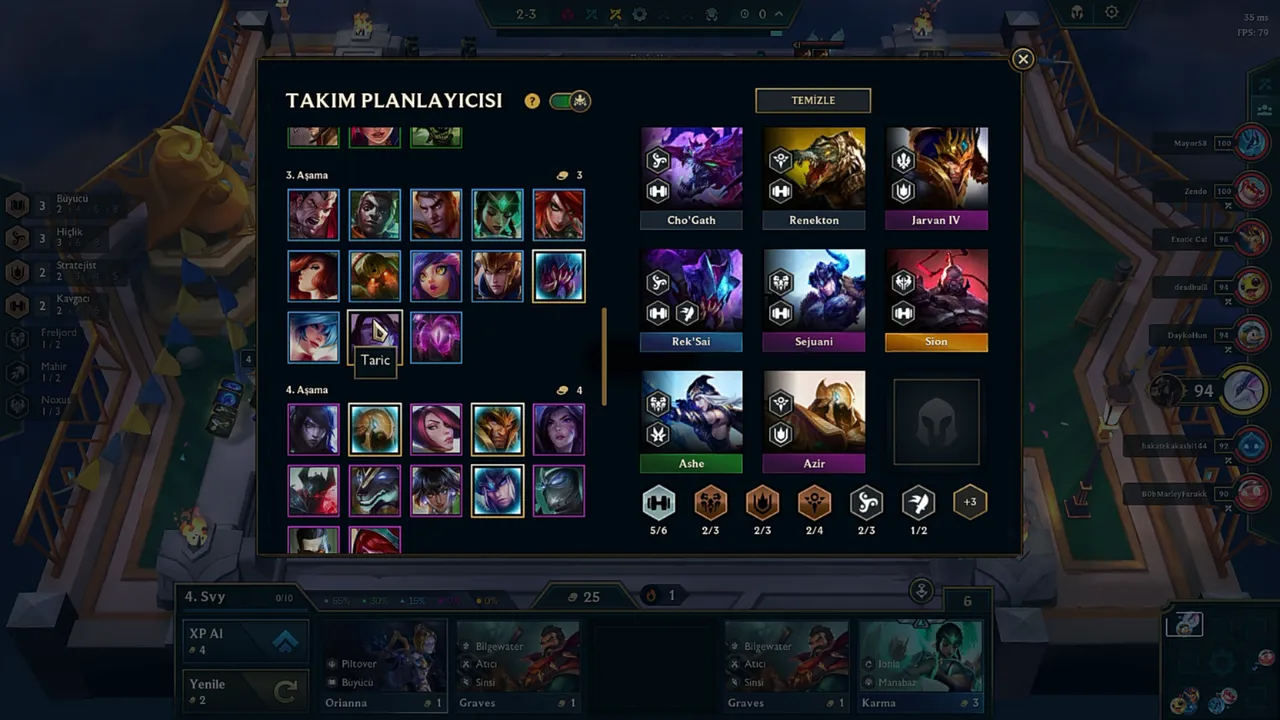Click the Büyücü trait icon in sidebar
The image size is (1280, 720).
click(17, 204)
